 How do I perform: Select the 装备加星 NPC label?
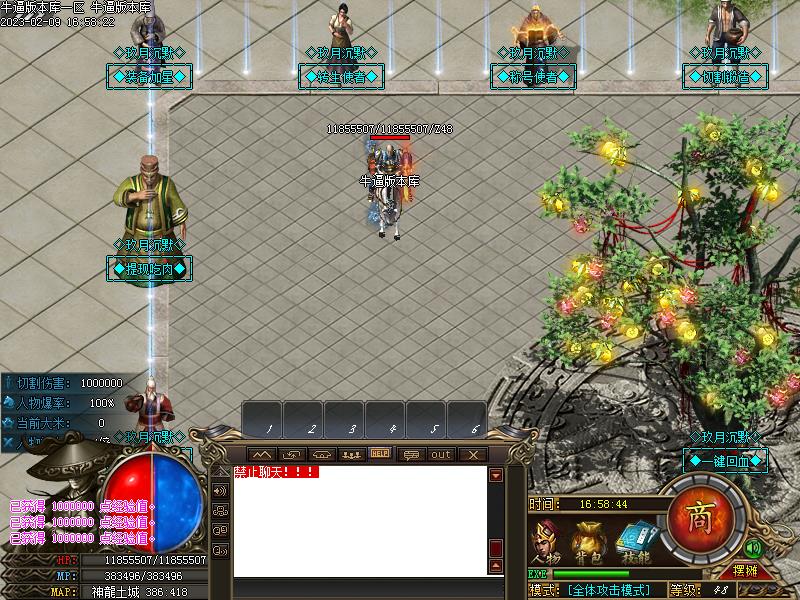(x=149, y=76)
